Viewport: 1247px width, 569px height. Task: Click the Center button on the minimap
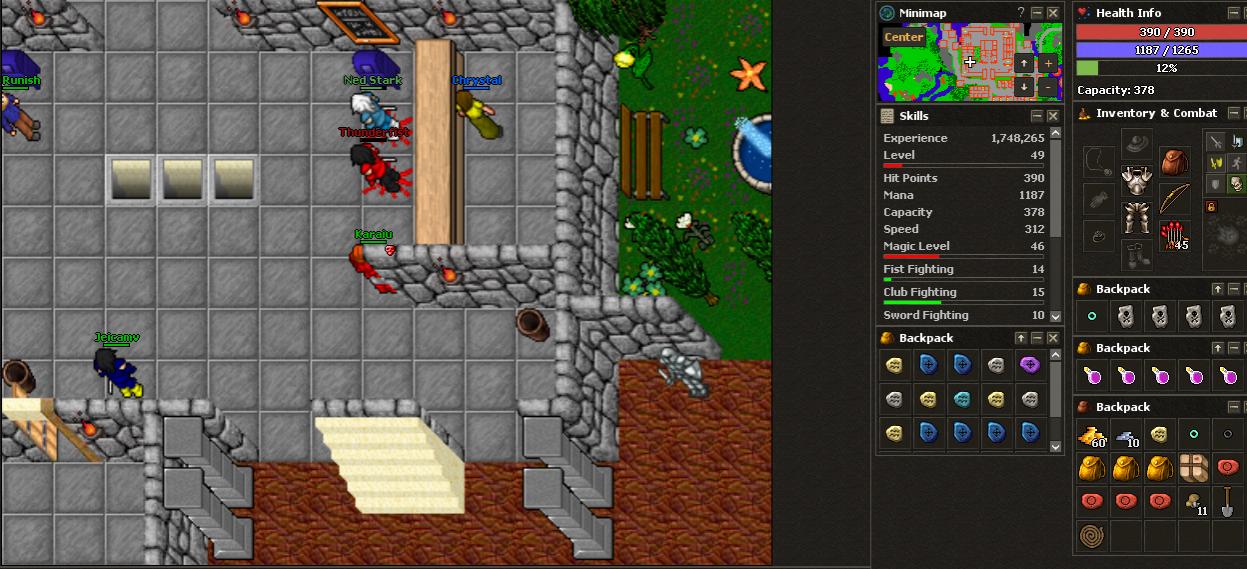point(903,37)
